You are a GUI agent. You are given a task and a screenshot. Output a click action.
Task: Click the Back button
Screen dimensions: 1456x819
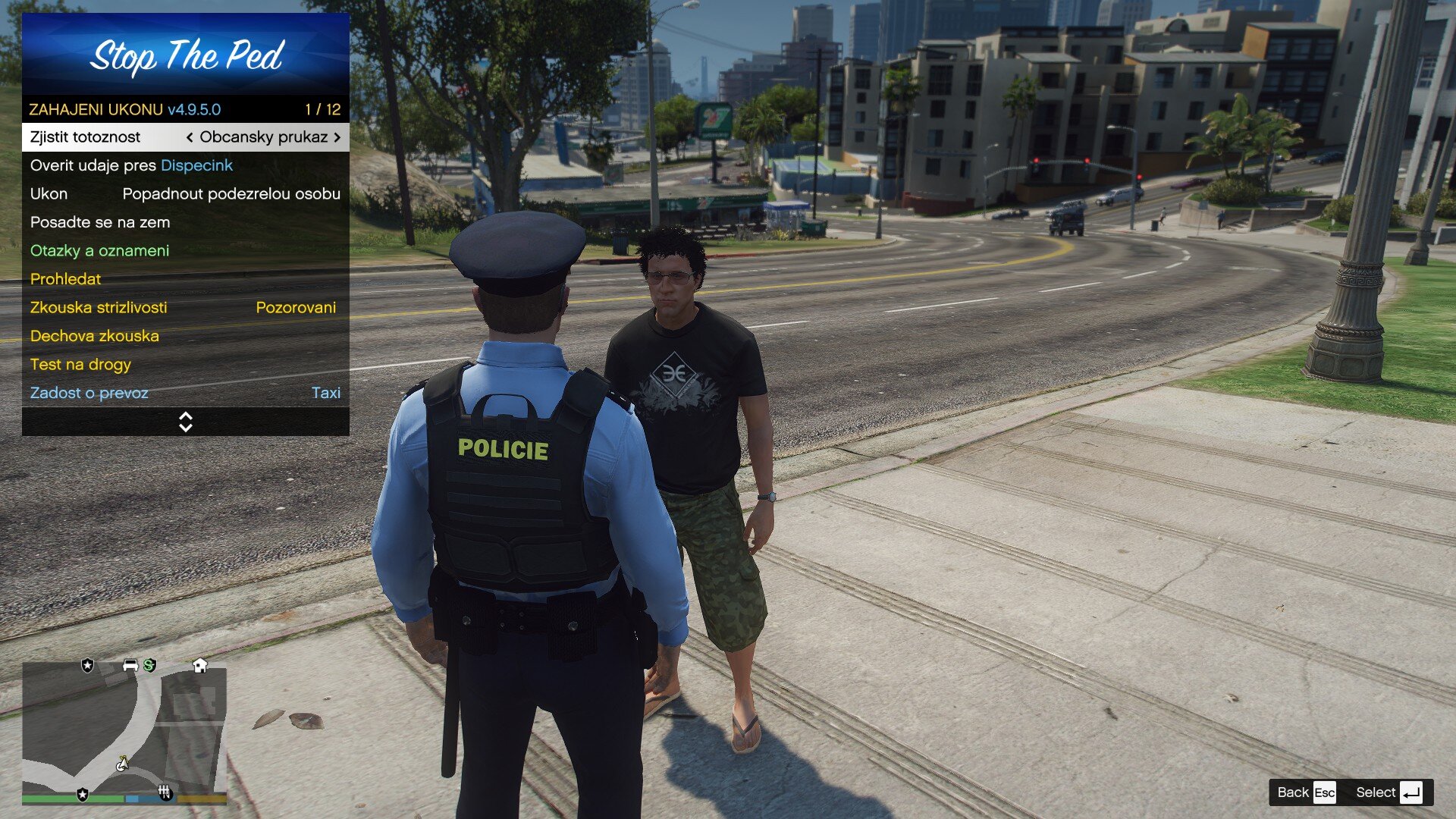pyautogui.click(x=1305, y=792)
